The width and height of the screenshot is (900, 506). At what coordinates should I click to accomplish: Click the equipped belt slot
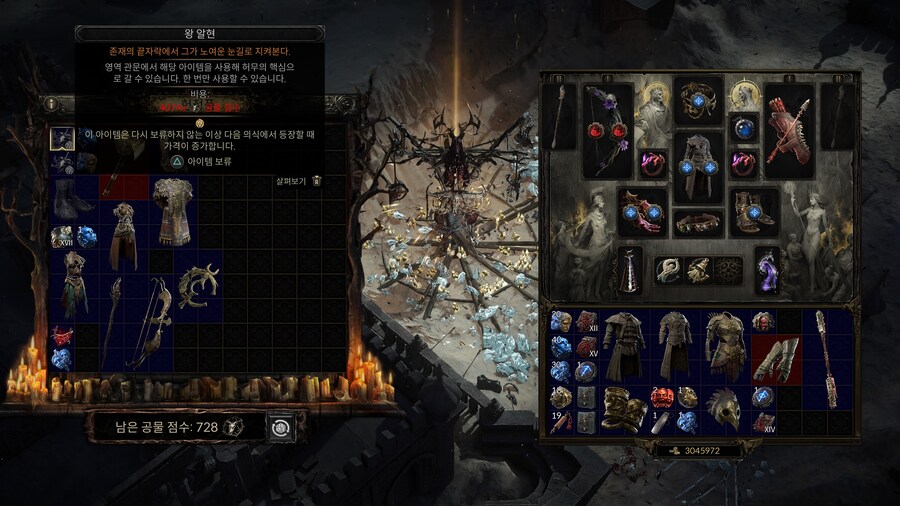click(x=697, y=222)
